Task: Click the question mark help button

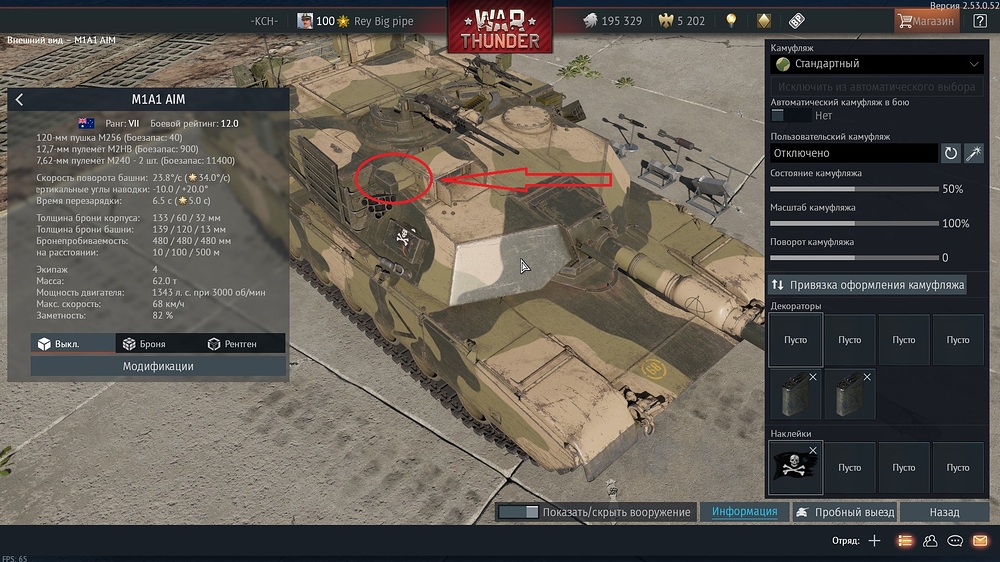Action: coord(980,20)
